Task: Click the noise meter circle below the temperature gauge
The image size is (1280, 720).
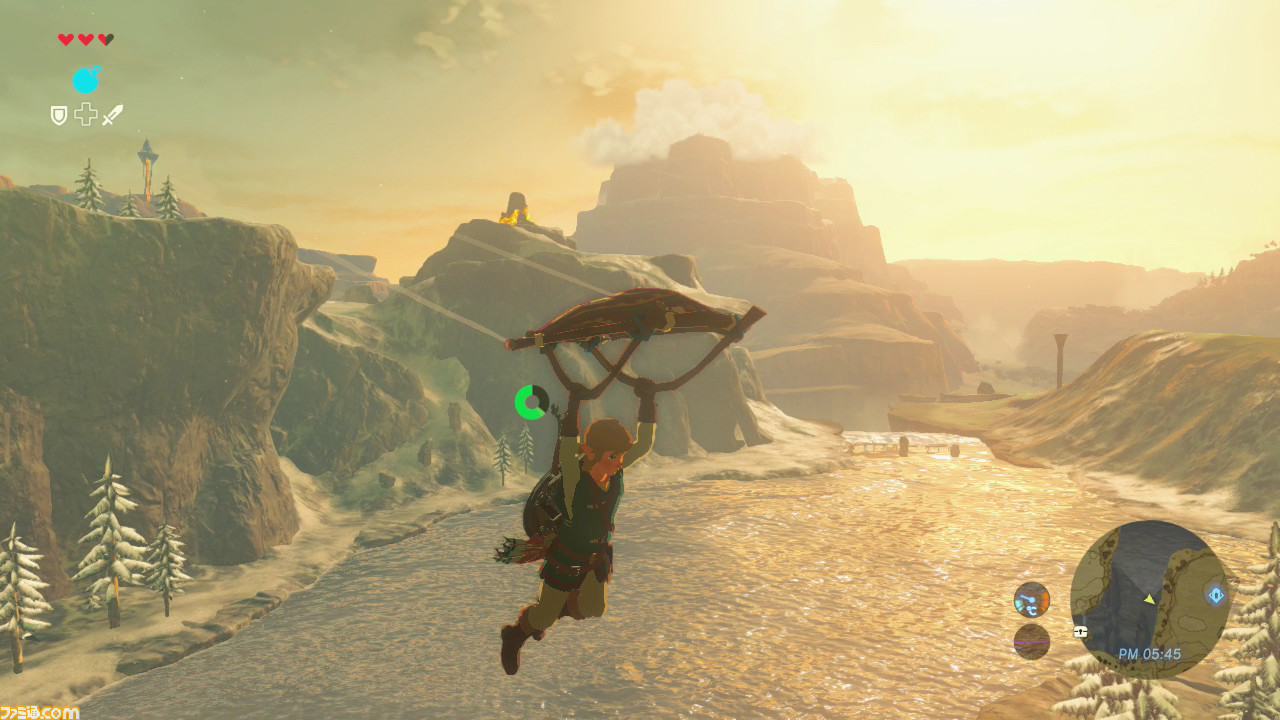Action: (x=1031, y=641)
